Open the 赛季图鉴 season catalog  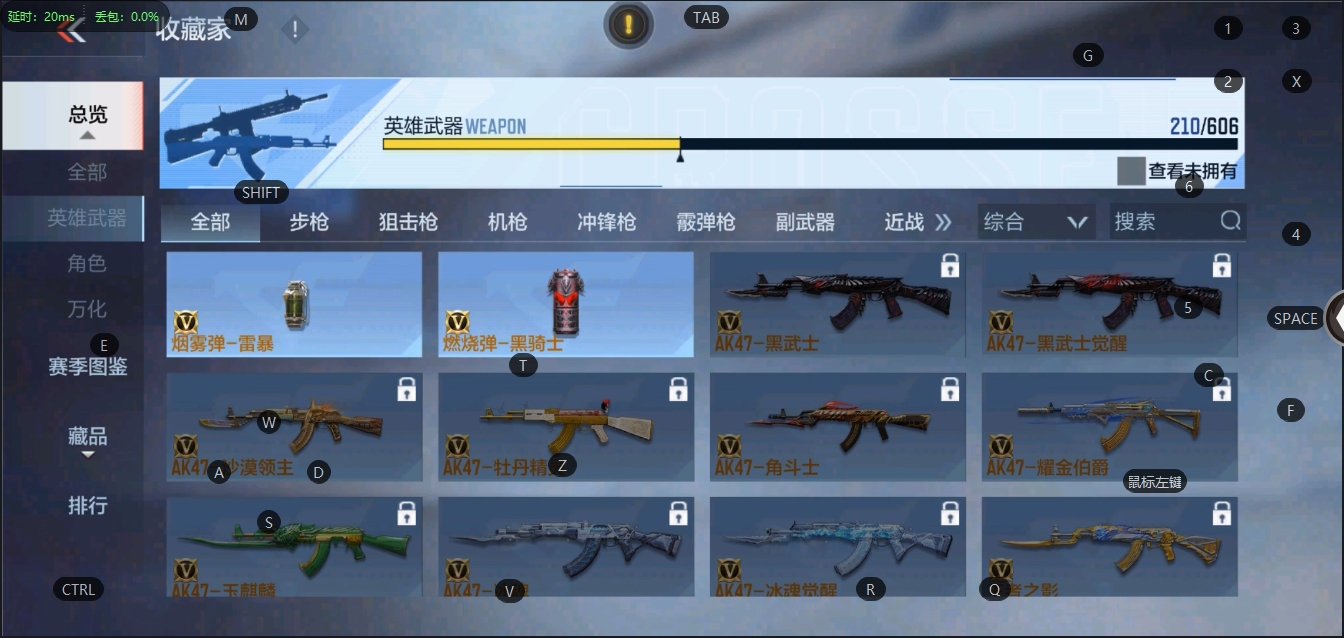tap(87, 366)
